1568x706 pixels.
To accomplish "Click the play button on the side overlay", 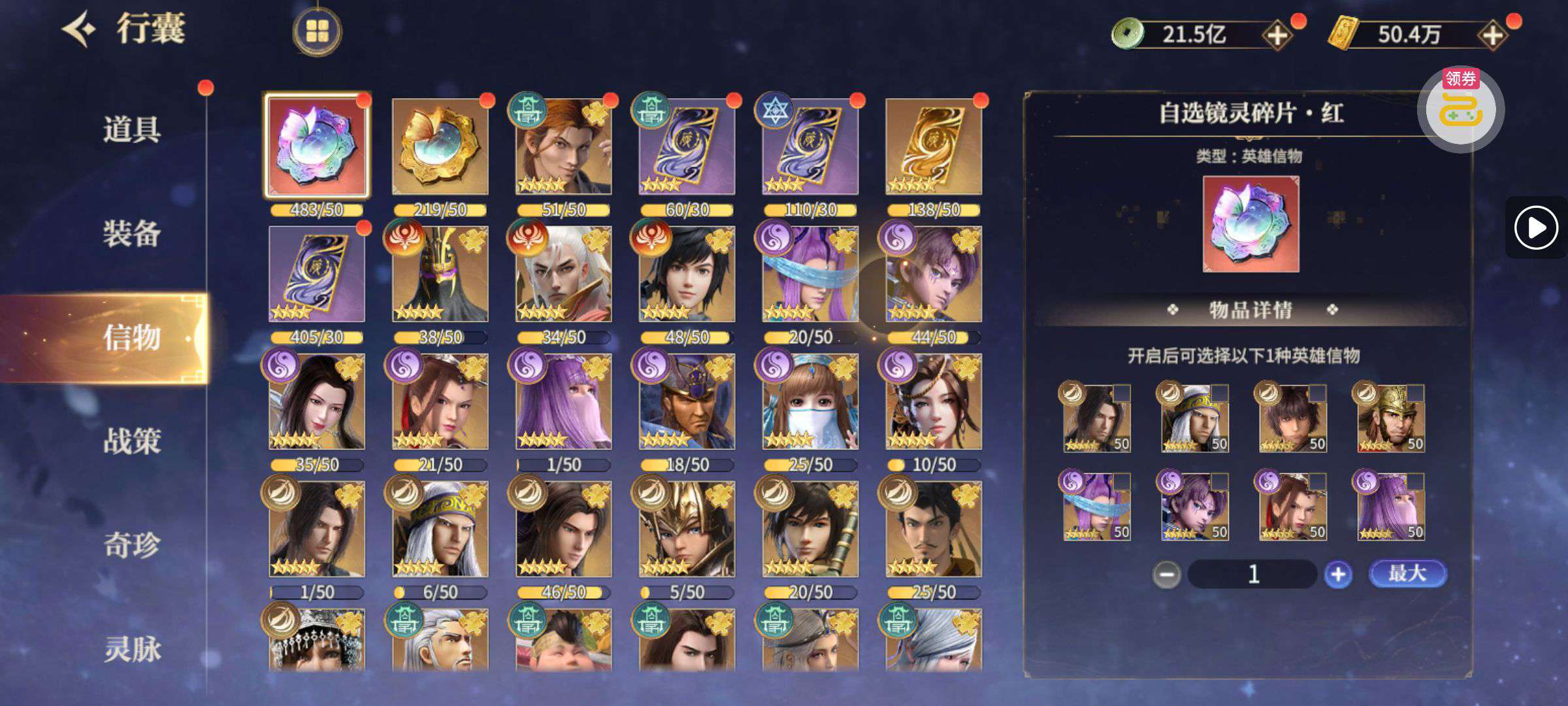I will click(1535, 227).
